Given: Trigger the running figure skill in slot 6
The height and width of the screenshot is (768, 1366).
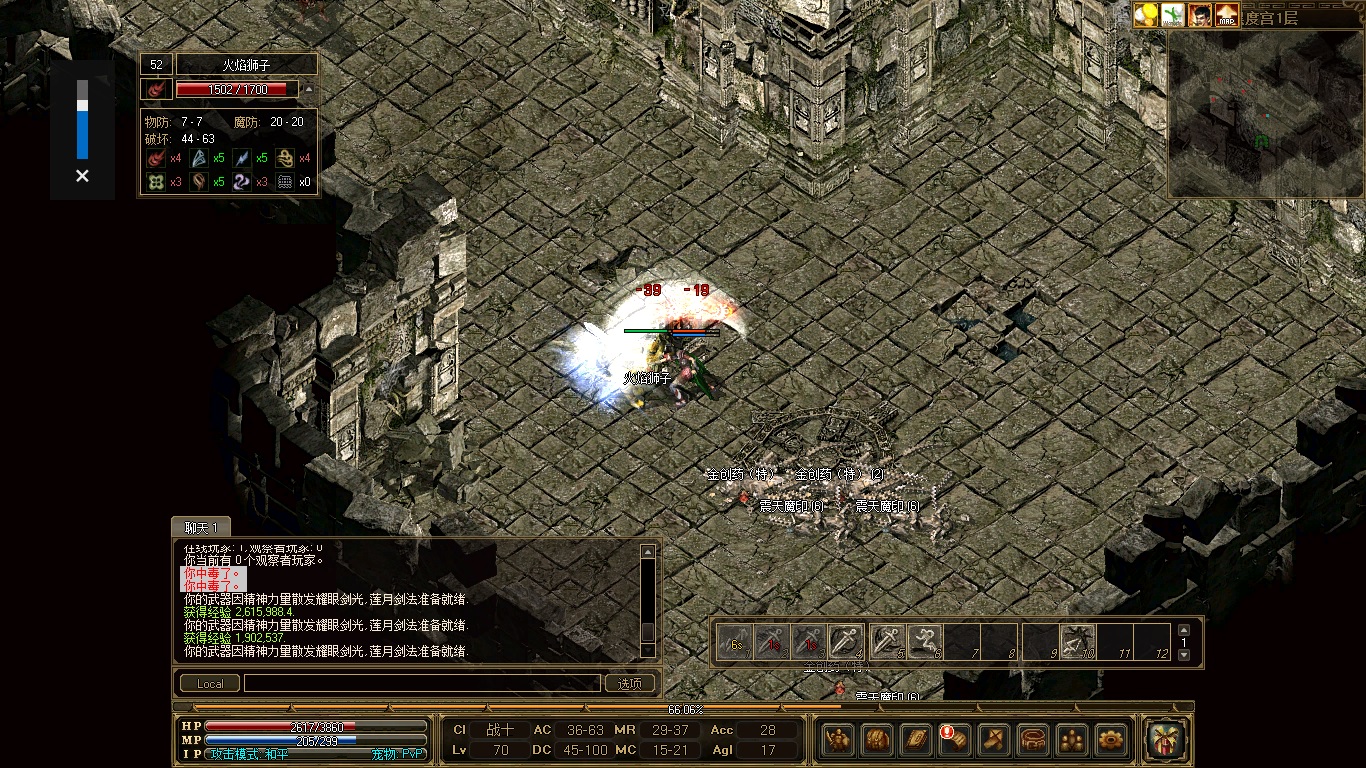Looking at the screenshot, I should [925, 641].
